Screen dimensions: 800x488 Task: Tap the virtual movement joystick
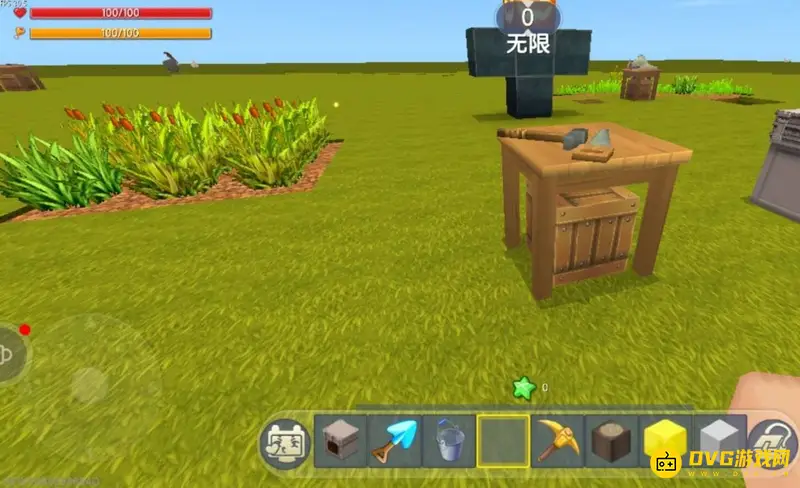tap(88, 386)
